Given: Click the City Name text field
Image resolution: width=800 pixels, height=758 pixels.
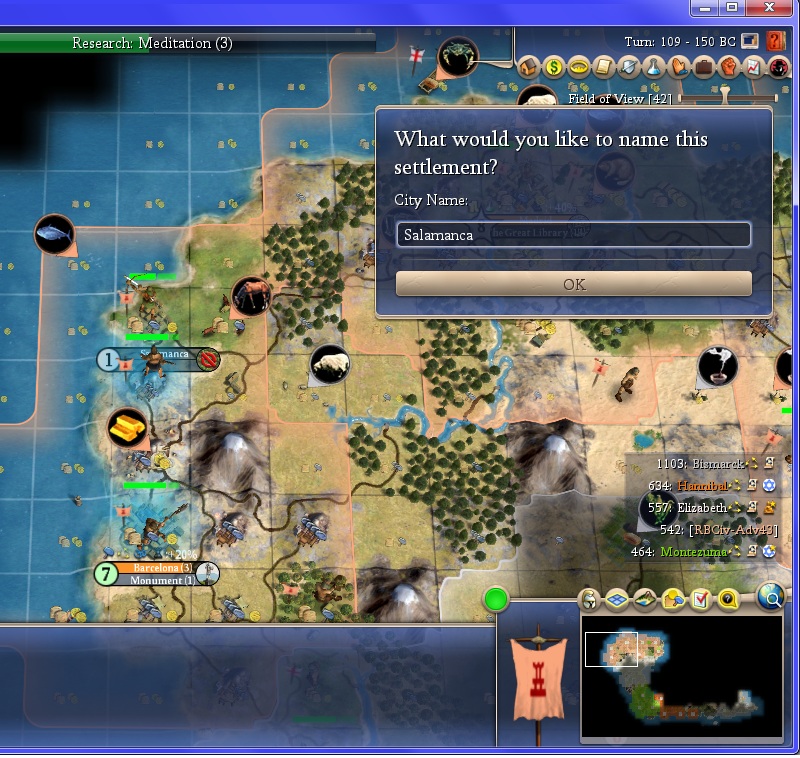Looking at the screenshot, I should pyautogui.click(x=573, y=235).
